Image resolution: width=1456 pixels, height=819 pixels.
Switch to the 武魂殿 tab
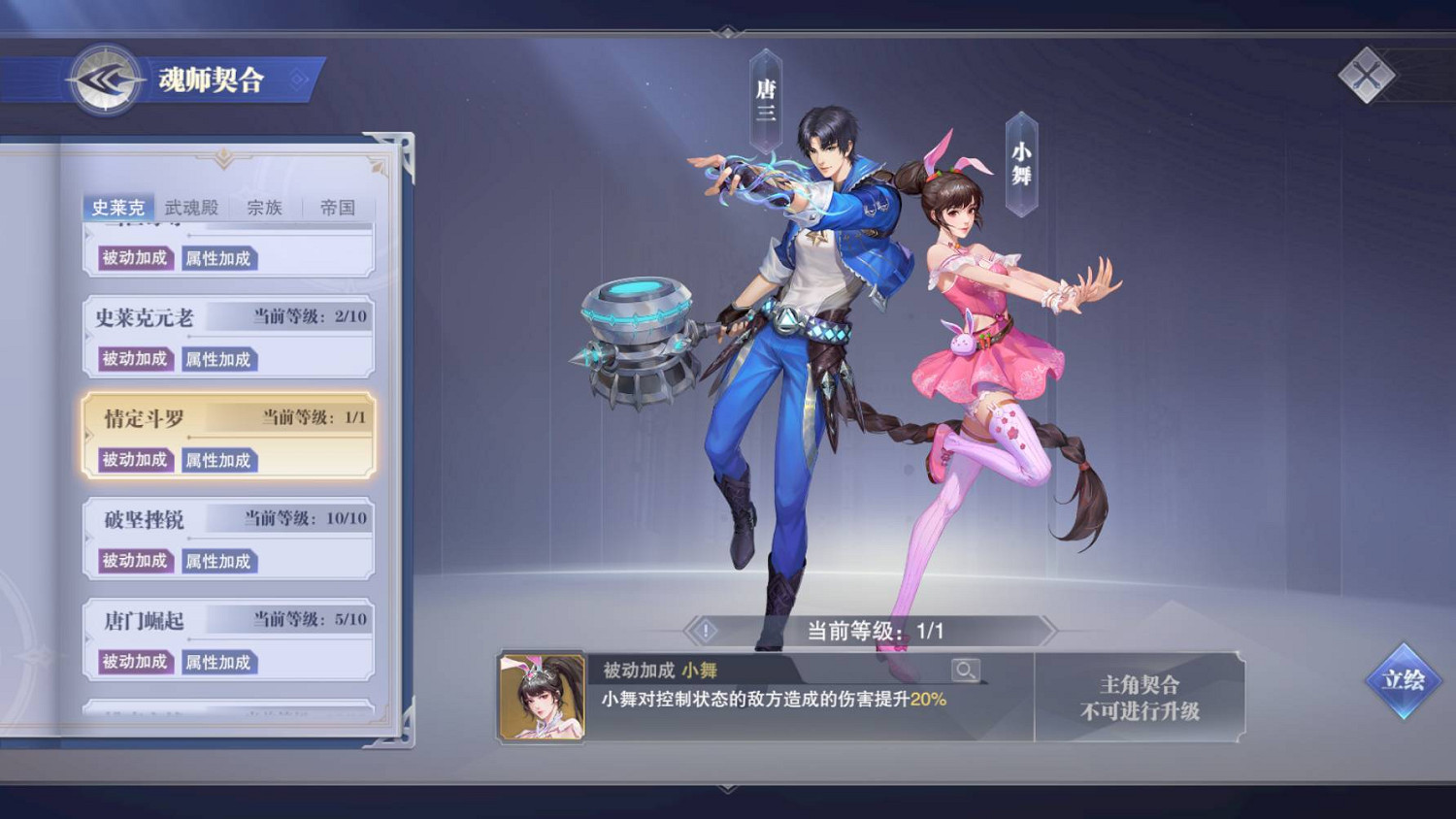click(x=192, y=207)
